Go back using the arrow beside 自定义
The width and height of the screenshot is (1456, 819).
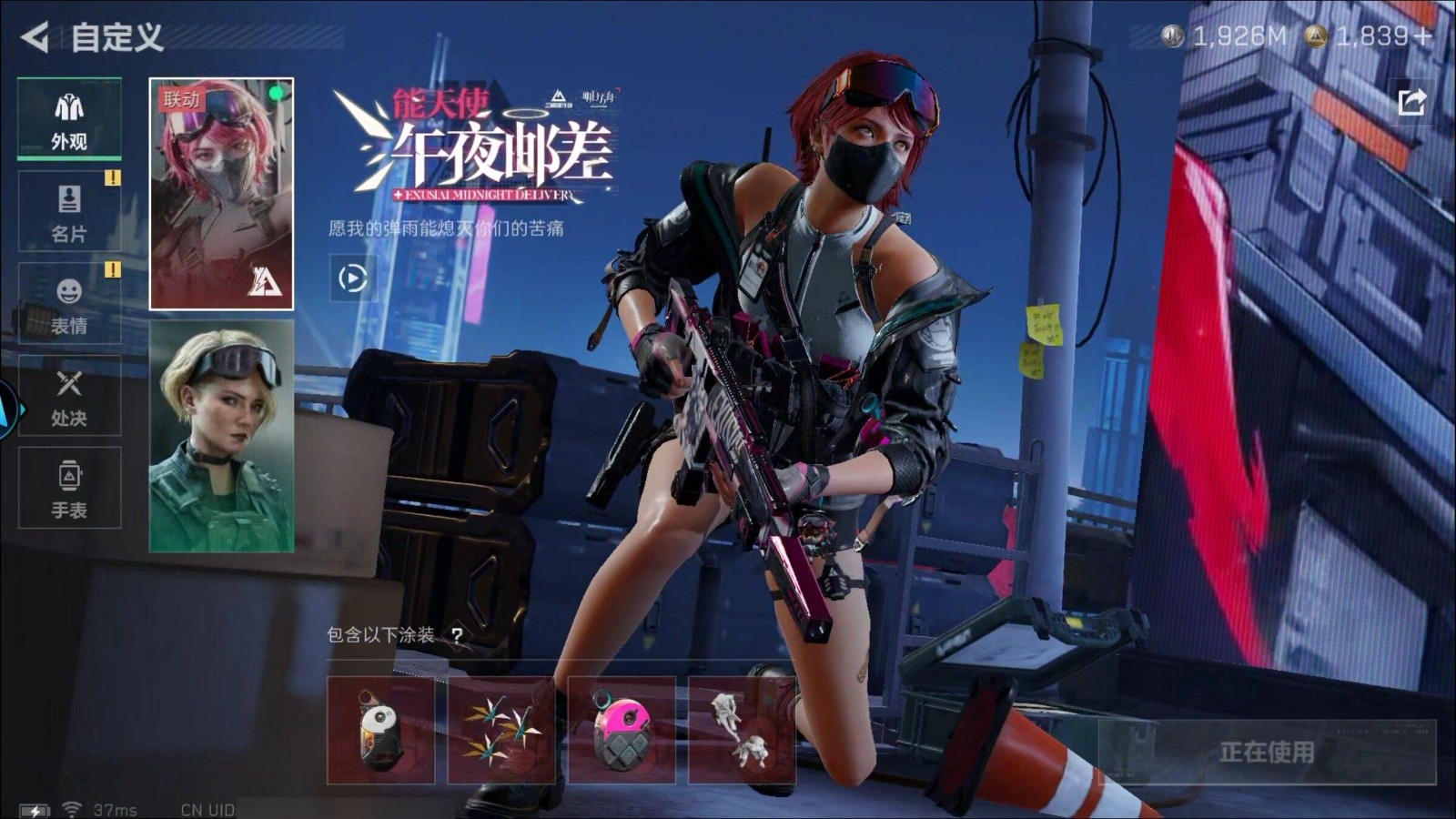coord(35,37)
